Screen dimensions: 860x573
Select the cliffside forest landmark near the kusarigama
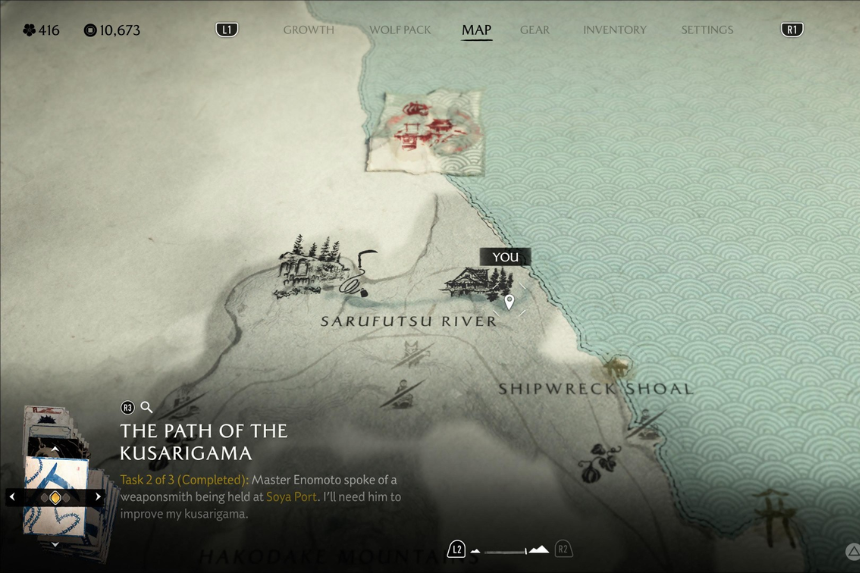[307, 268]
